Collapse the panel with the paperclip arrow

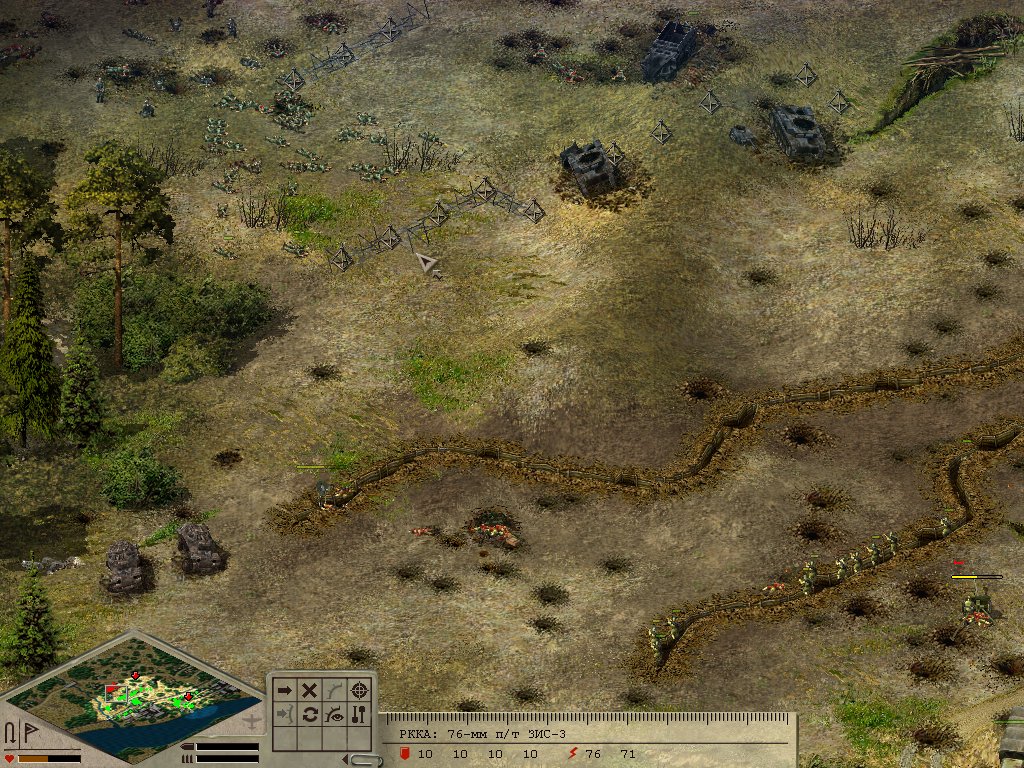(x=366, y=759)
